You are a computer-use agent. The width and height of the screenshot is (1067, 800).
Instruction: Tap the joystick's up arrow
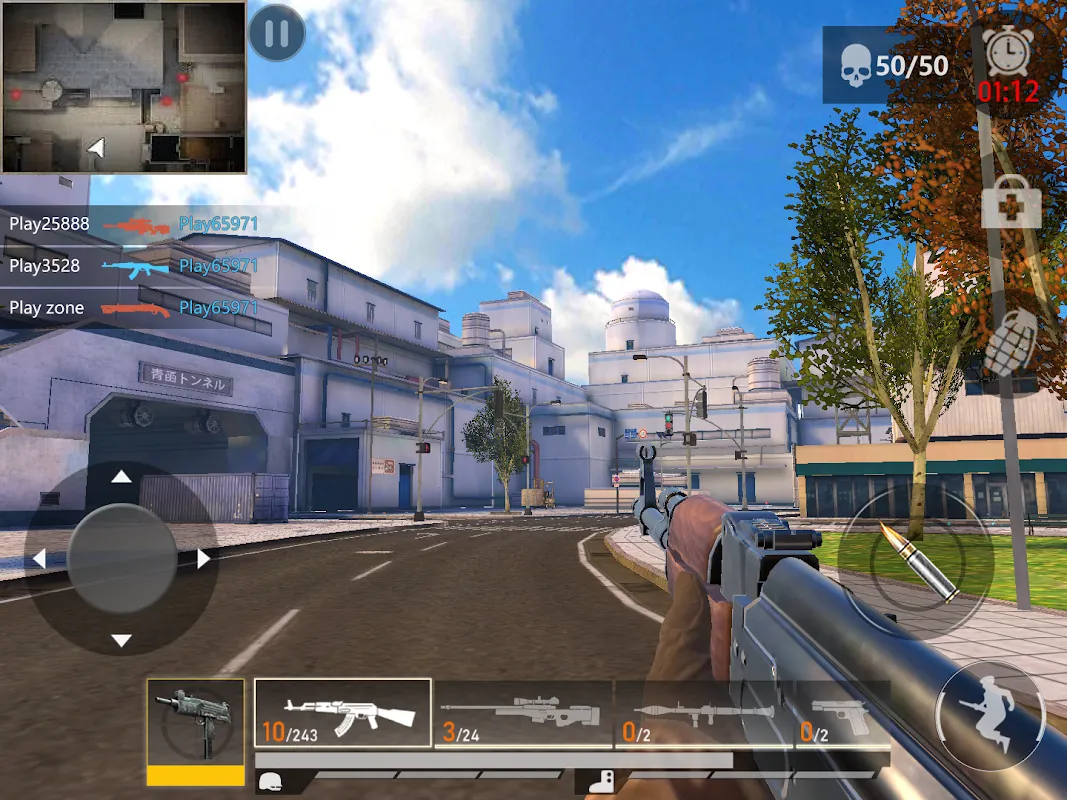coord(121,477)
